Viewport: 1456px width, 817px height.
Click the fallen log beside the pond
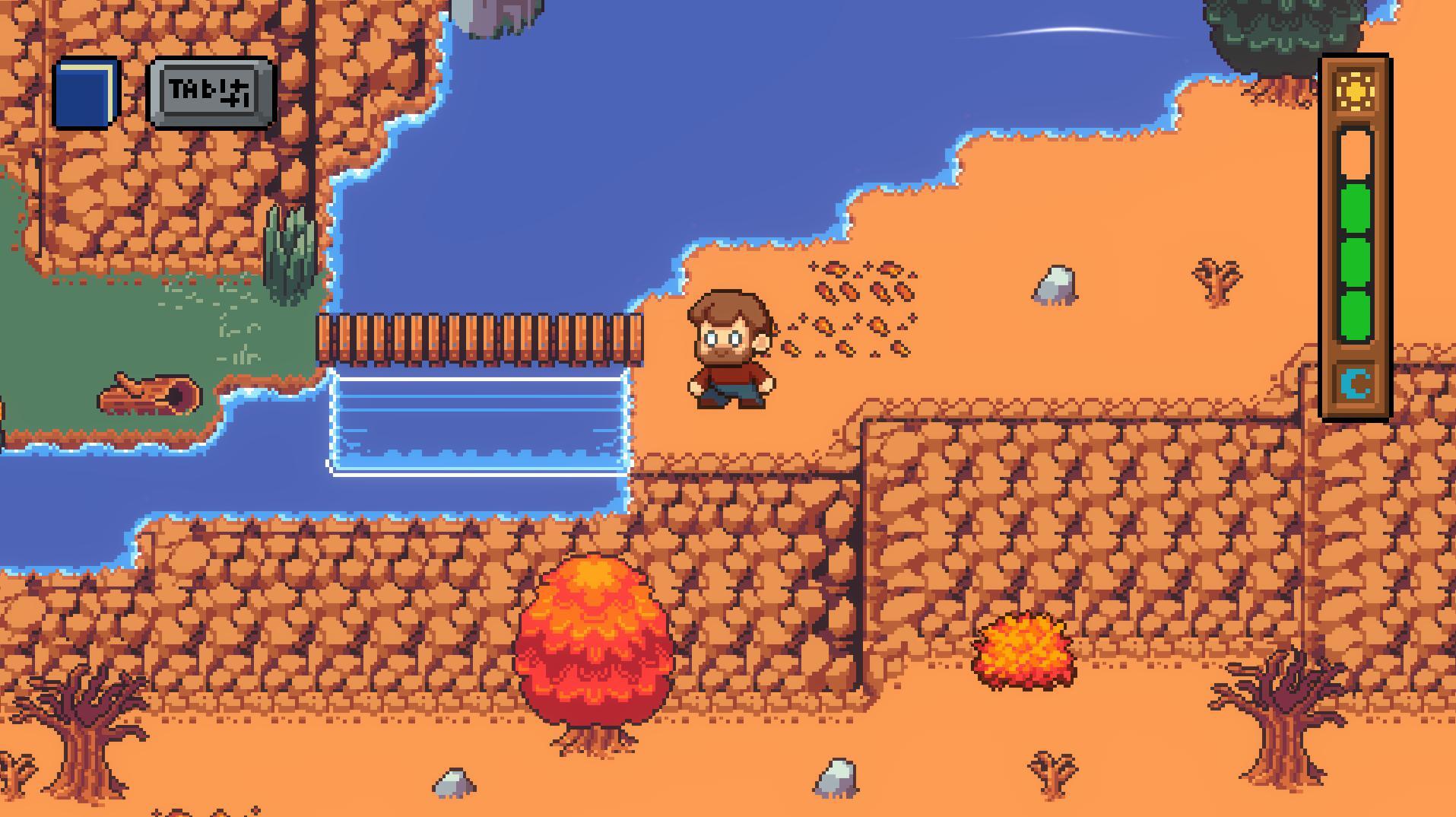(144, 393)
